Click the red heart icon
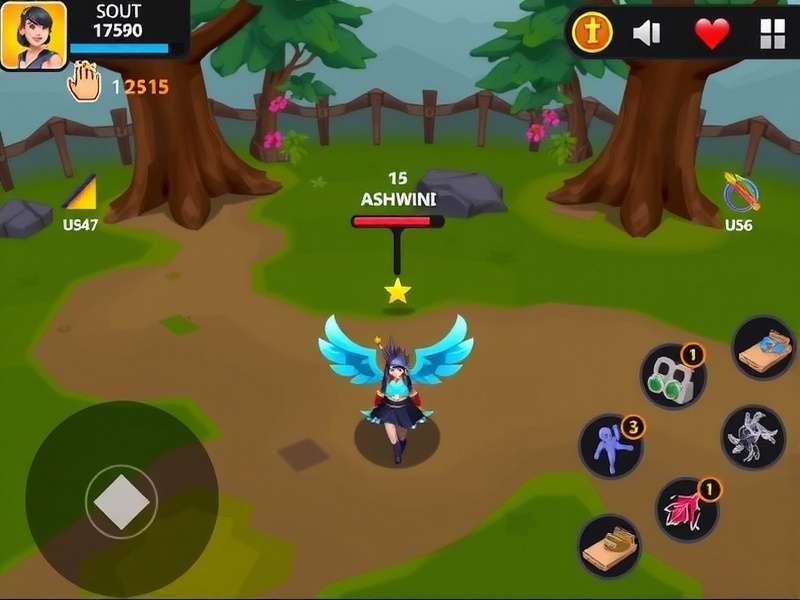Screen dimensions: 800x600 (712, 34)
